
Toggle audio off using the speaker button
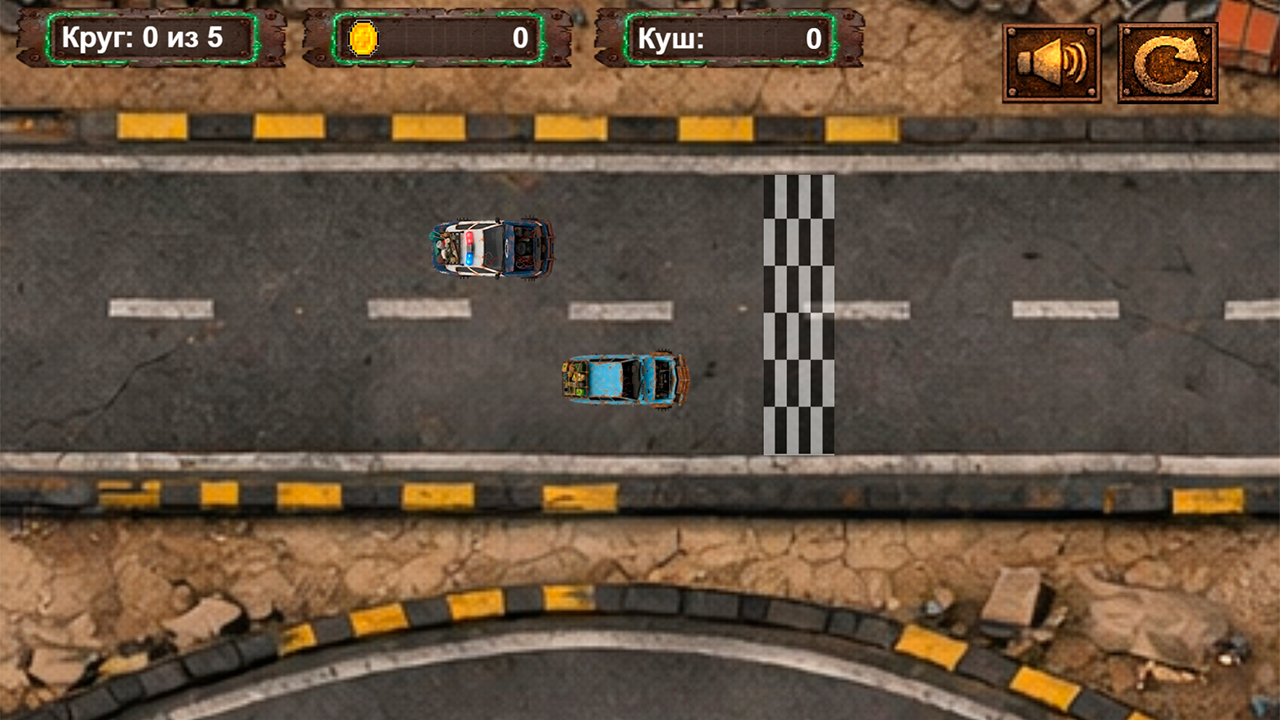click(x=1054, y=60)
